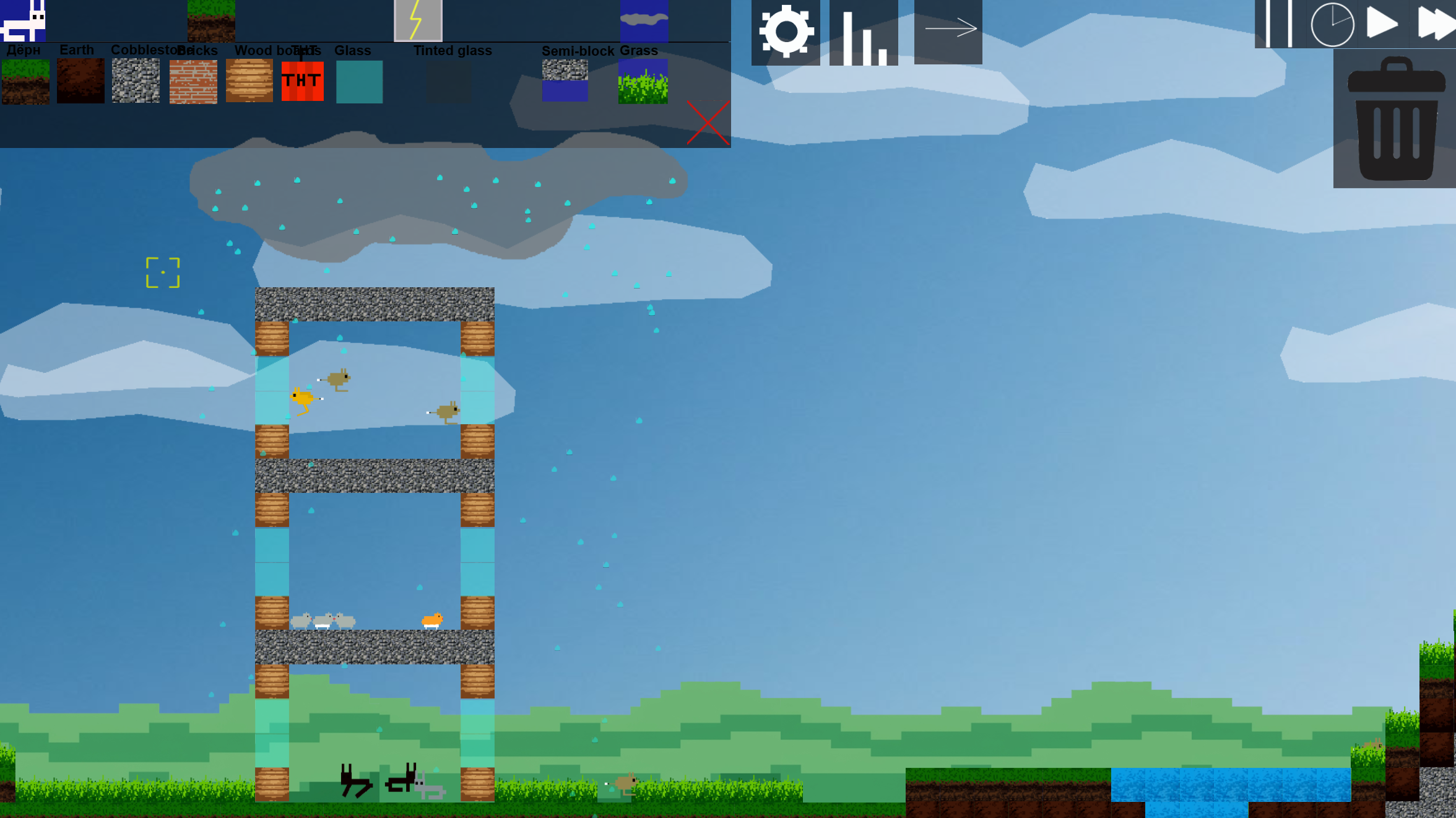This screenshot has width=1456, height=818.
Task: Select the TNT block
Action: click(301, 80)
